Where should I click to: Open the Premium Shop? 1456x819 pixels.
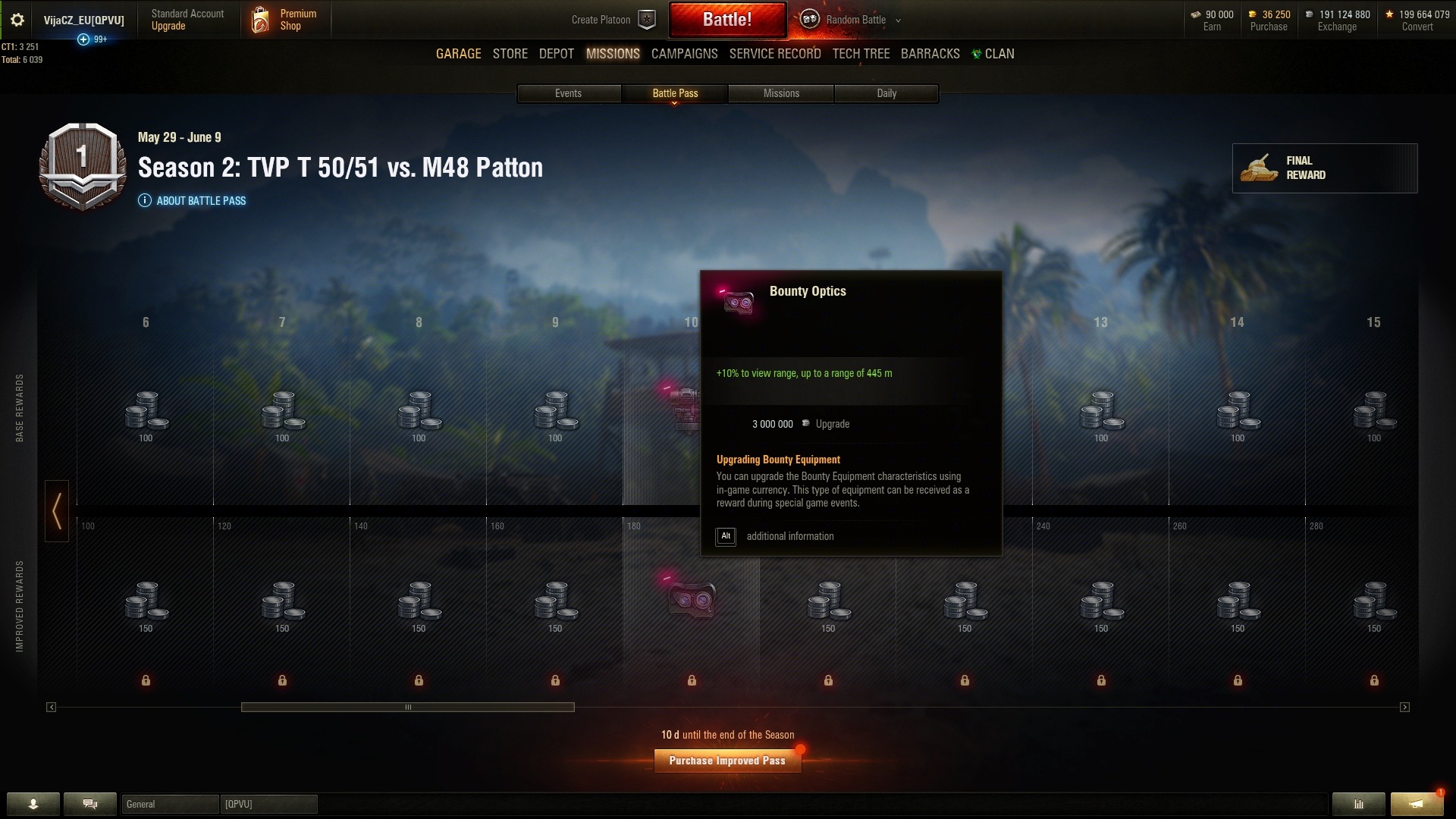tap(285, 20)
